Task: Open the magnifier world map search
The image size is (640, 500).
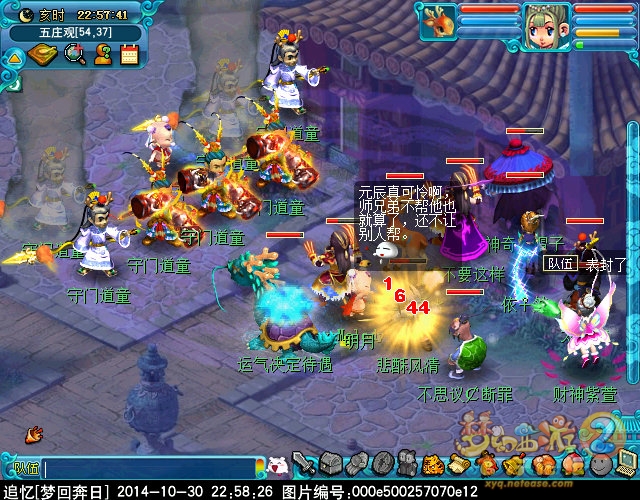Action: click(x=75, y=54)
